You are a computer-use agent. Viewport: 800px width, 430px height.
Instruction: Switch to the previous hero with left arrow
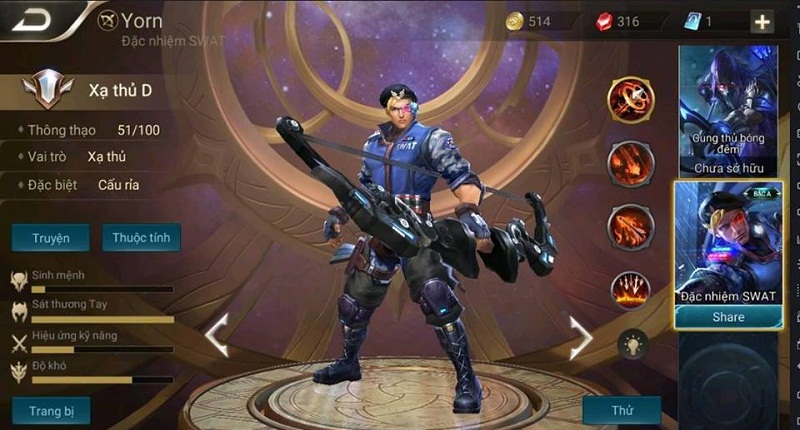tap(216, 336)
